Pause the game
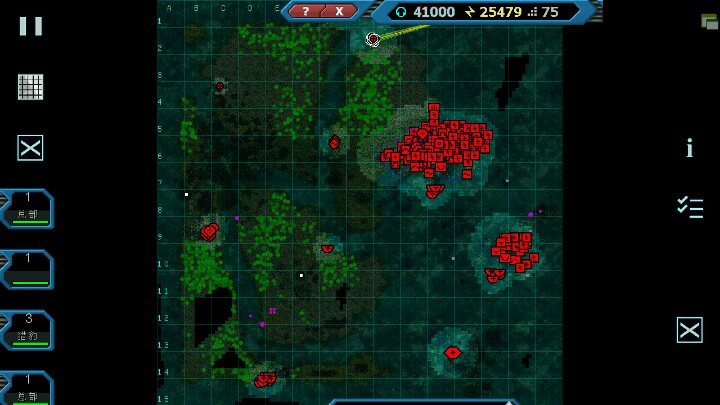720x405 pixels. coord(30,26)
